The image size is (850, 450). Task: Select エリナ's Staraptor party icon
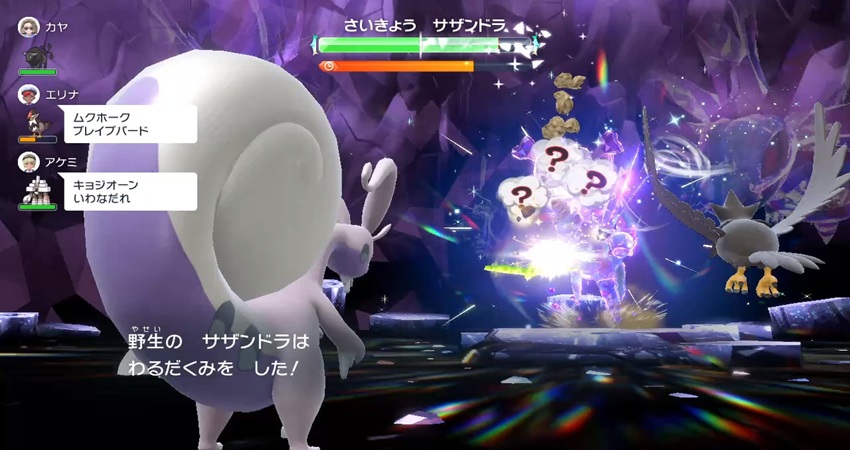(37, 122)
